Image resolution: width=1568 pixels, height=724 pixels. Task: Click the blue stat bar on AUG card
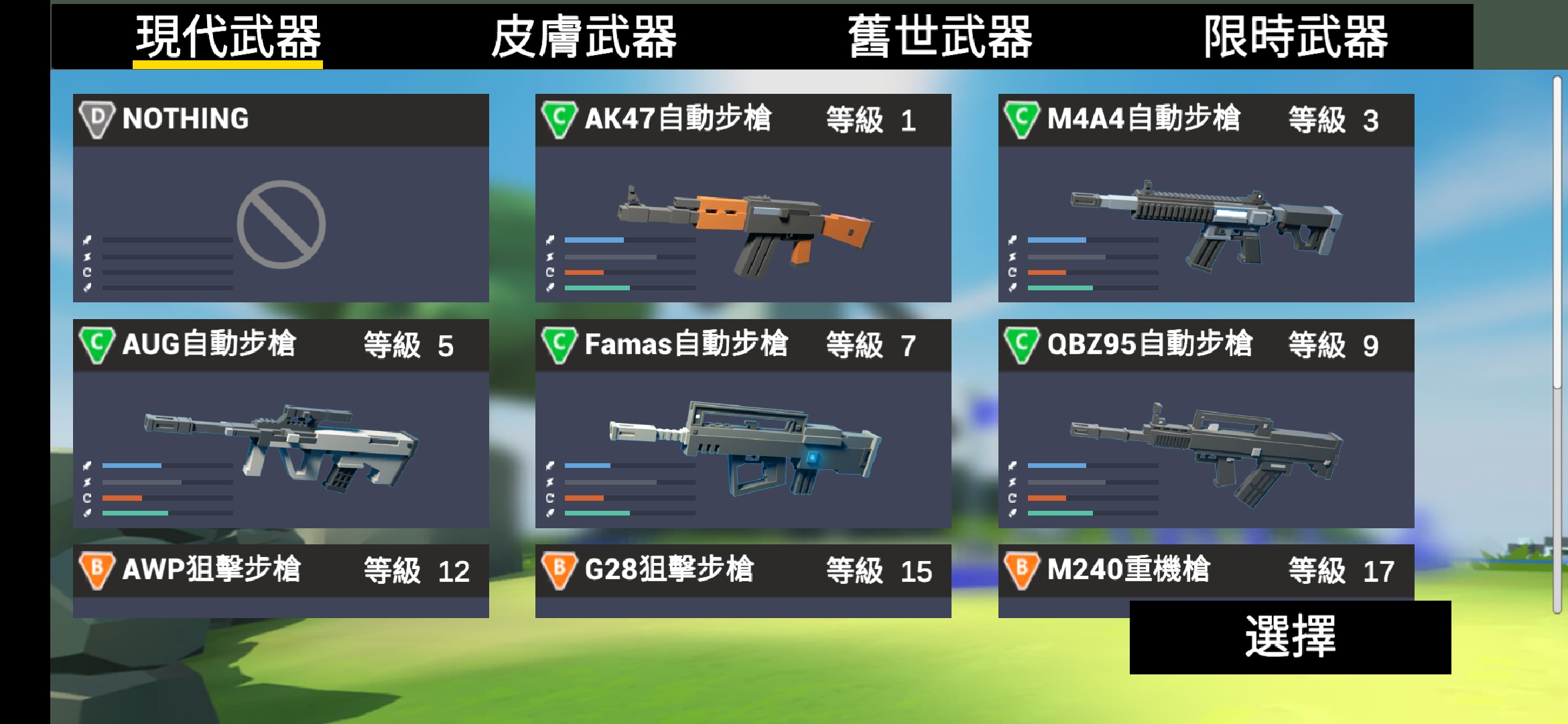coord(131,464)
